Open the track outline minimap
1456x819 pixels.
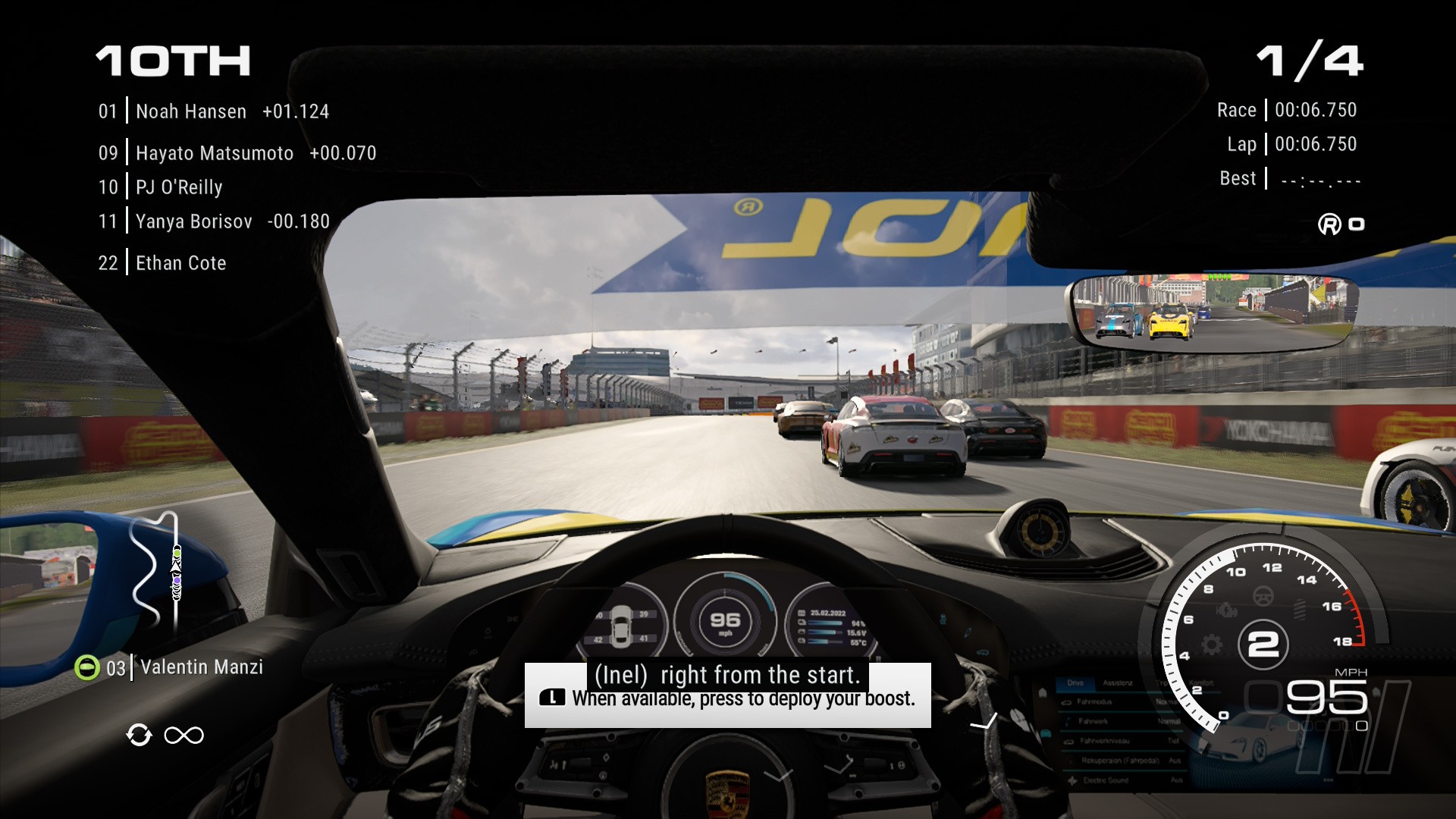(x=157, y=572)
